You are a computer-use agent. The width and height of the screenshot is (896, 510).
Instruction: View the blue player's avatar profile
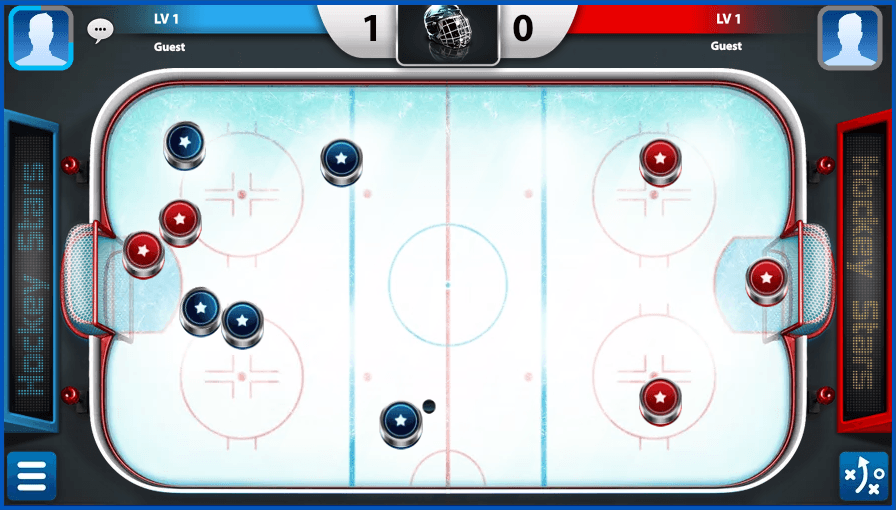[x=41, y=37]
